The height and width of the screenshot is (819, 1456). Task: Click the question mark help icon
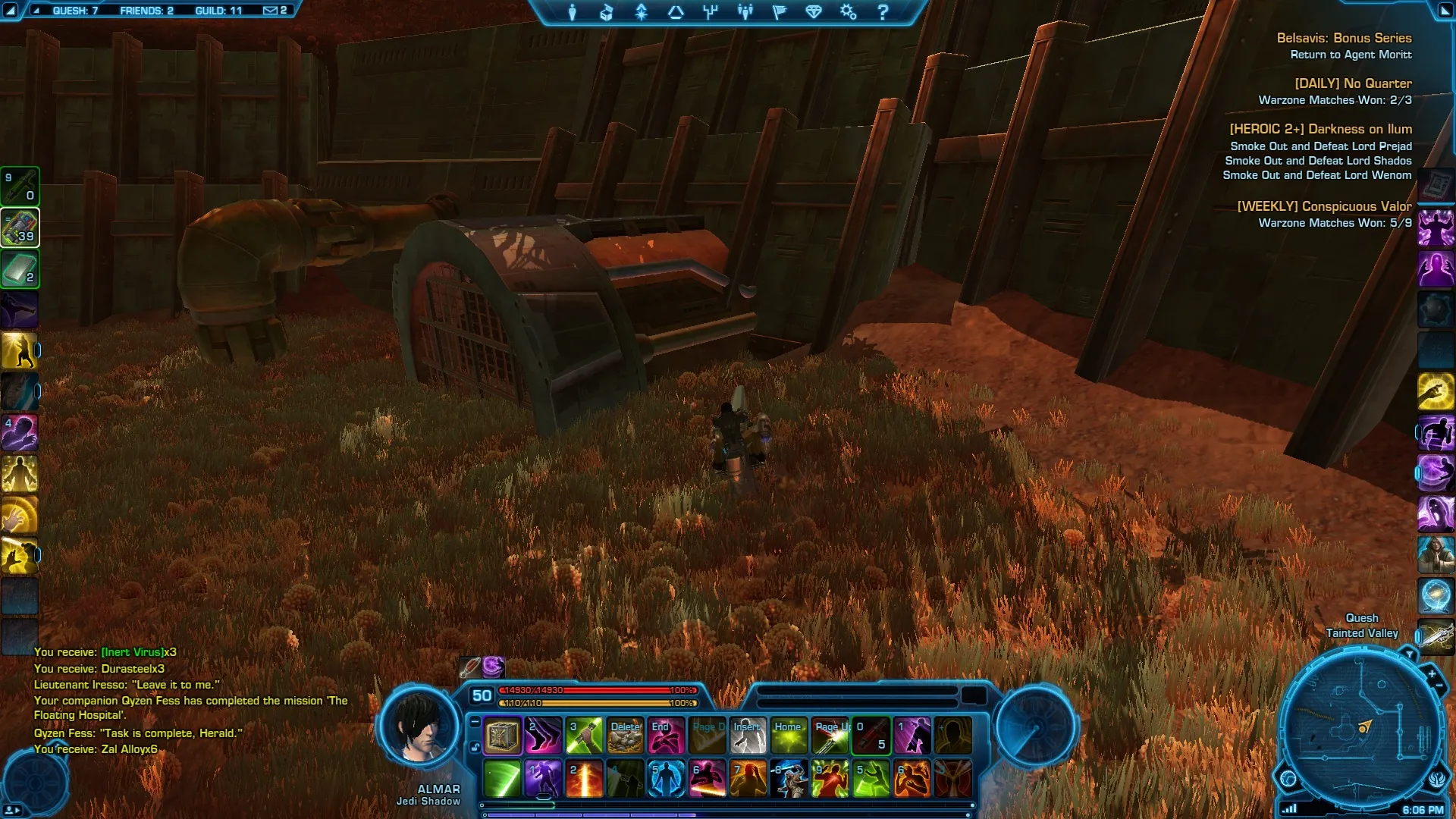tap(883, 12)
